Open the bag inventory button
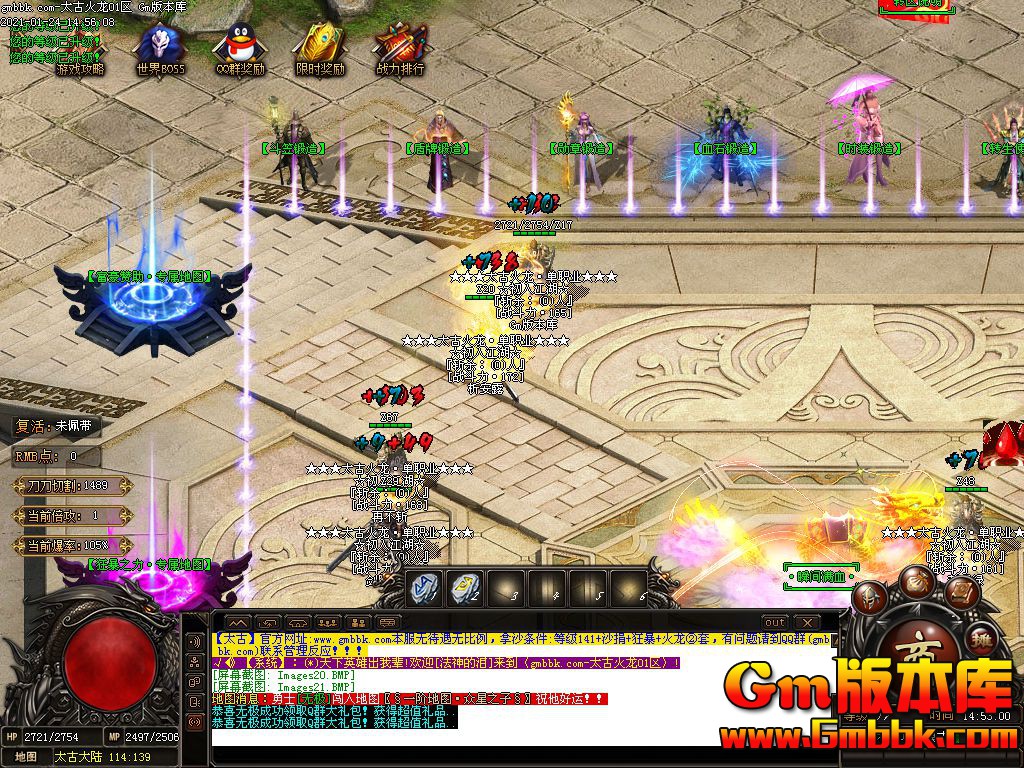Viewport: 1024px width, 768px height. coord(916,581)
